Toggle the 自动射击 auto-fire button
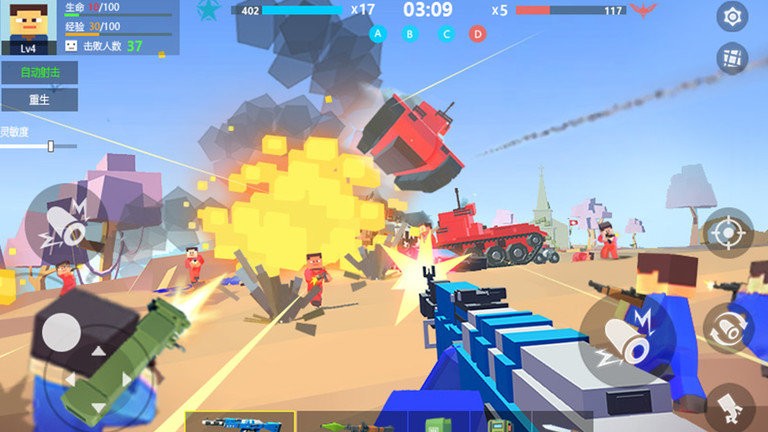 point(39,73)
